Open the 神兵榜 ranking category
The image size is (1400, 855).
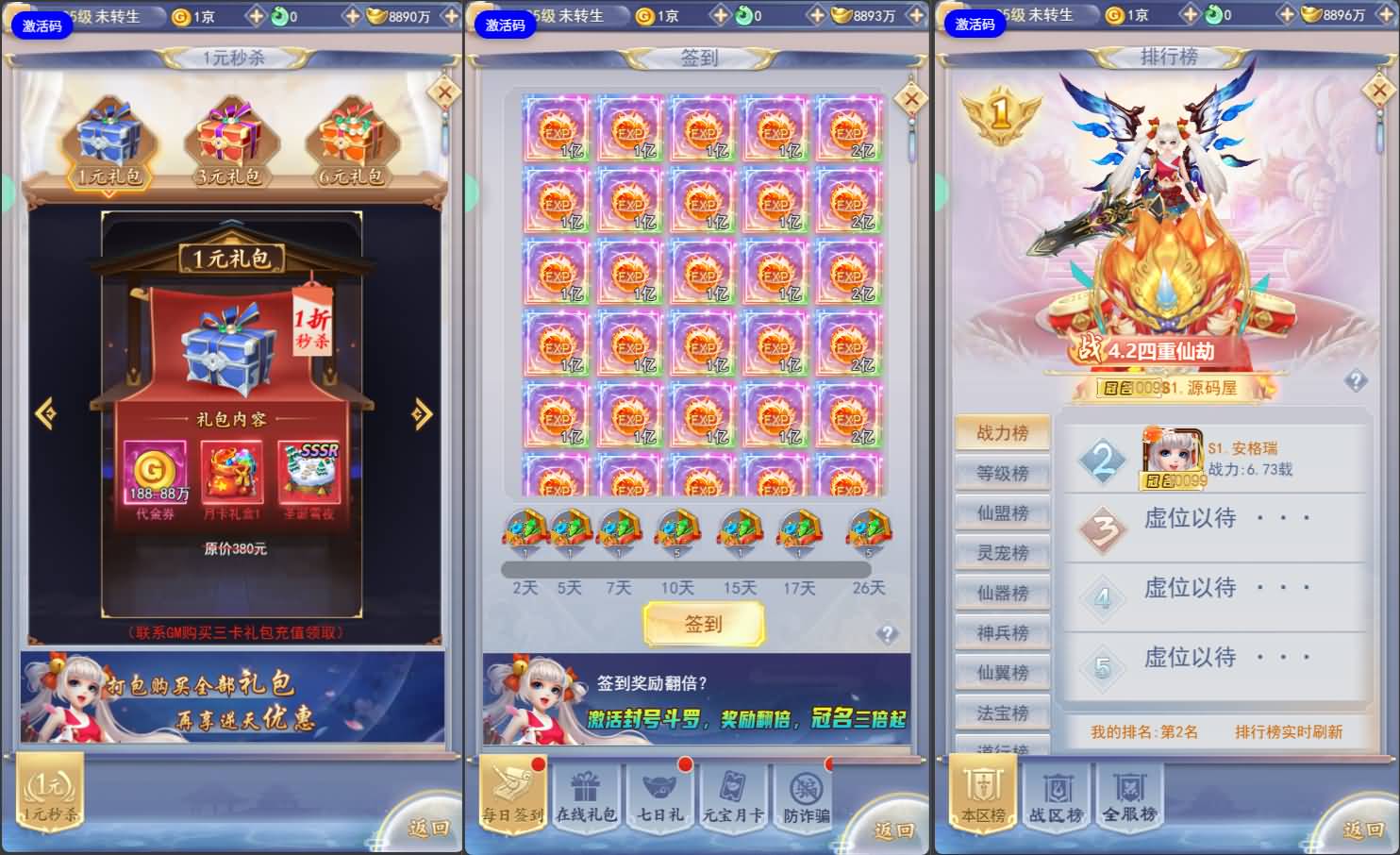point(1002,633)
